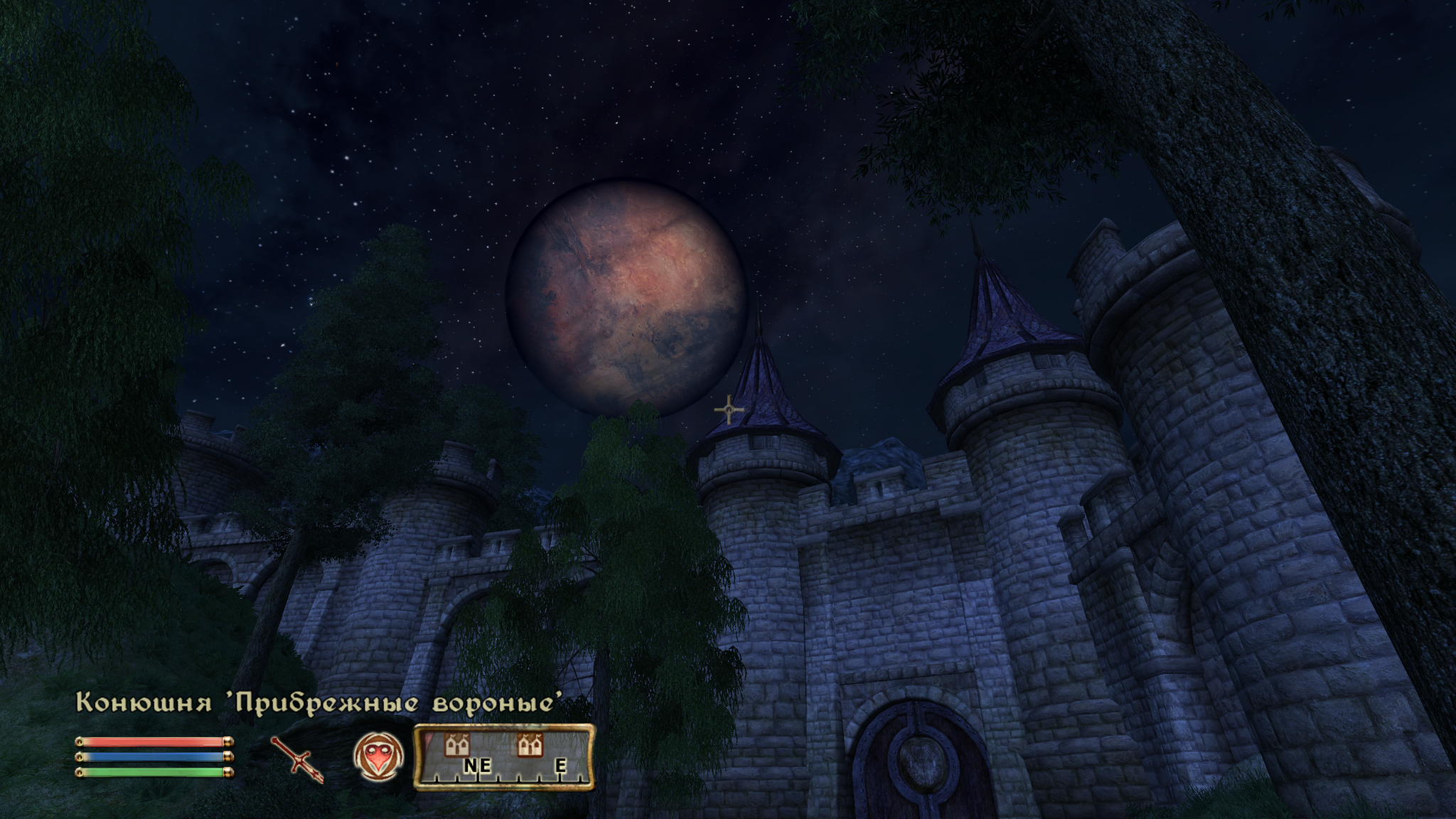The width and height of the screenshot is (1456, 819).
Task: Click the compass bar
Action: tap(503, 758)
